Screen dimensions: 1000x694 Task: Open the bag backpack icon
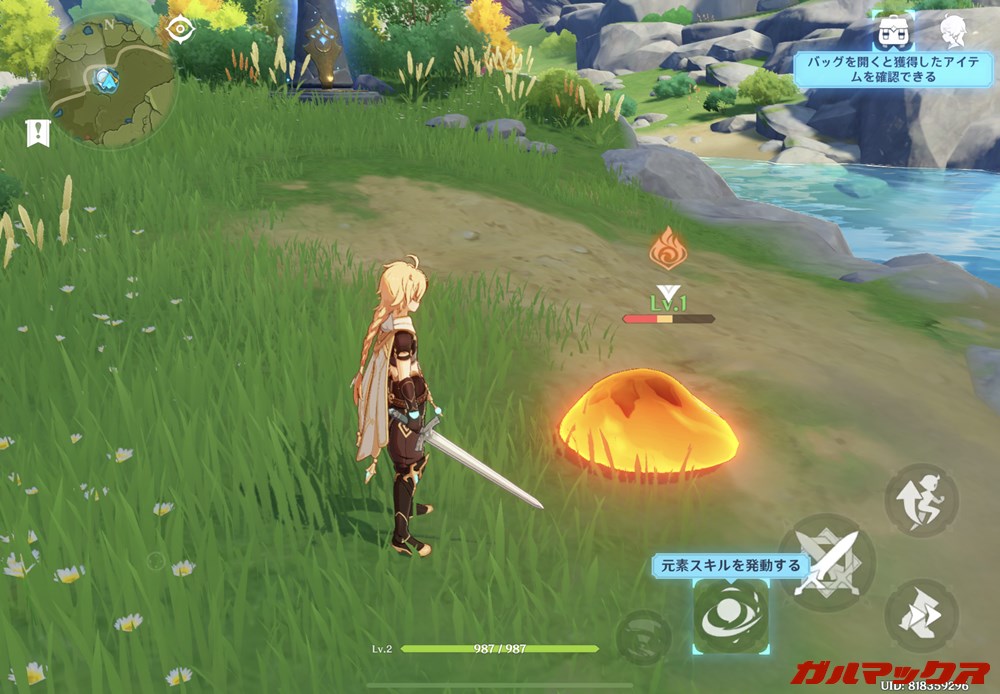coord(889,31)
